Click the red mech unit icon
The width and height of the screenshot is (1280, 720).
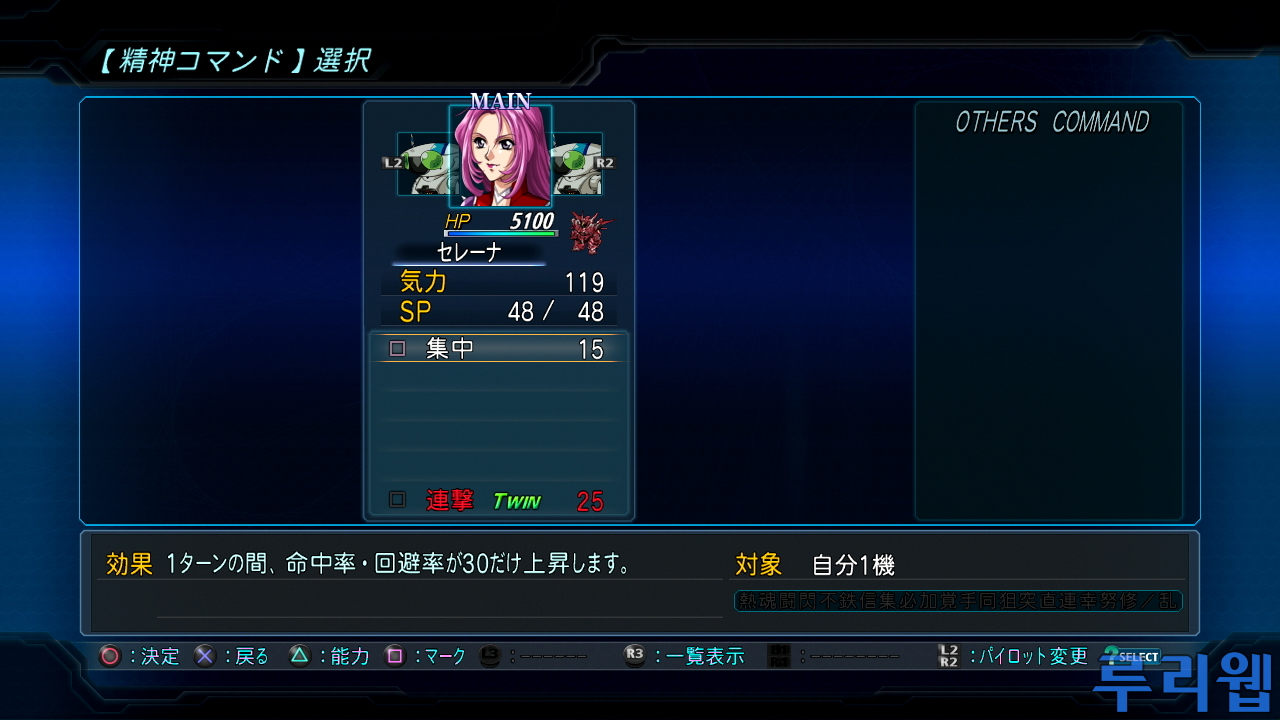click(591, 232)
